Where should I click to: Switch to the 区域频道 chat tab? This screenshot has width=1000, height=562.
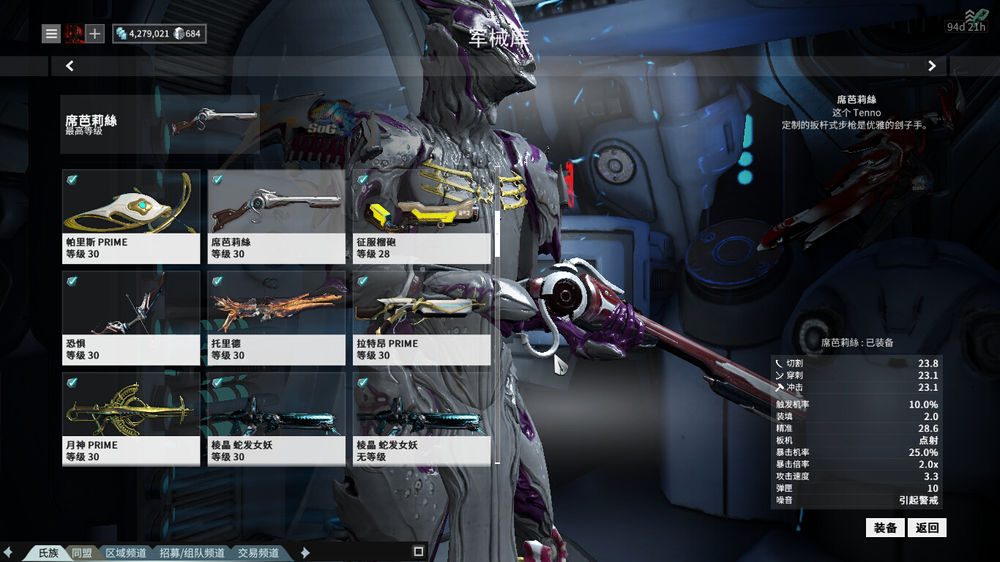point(126,552)
